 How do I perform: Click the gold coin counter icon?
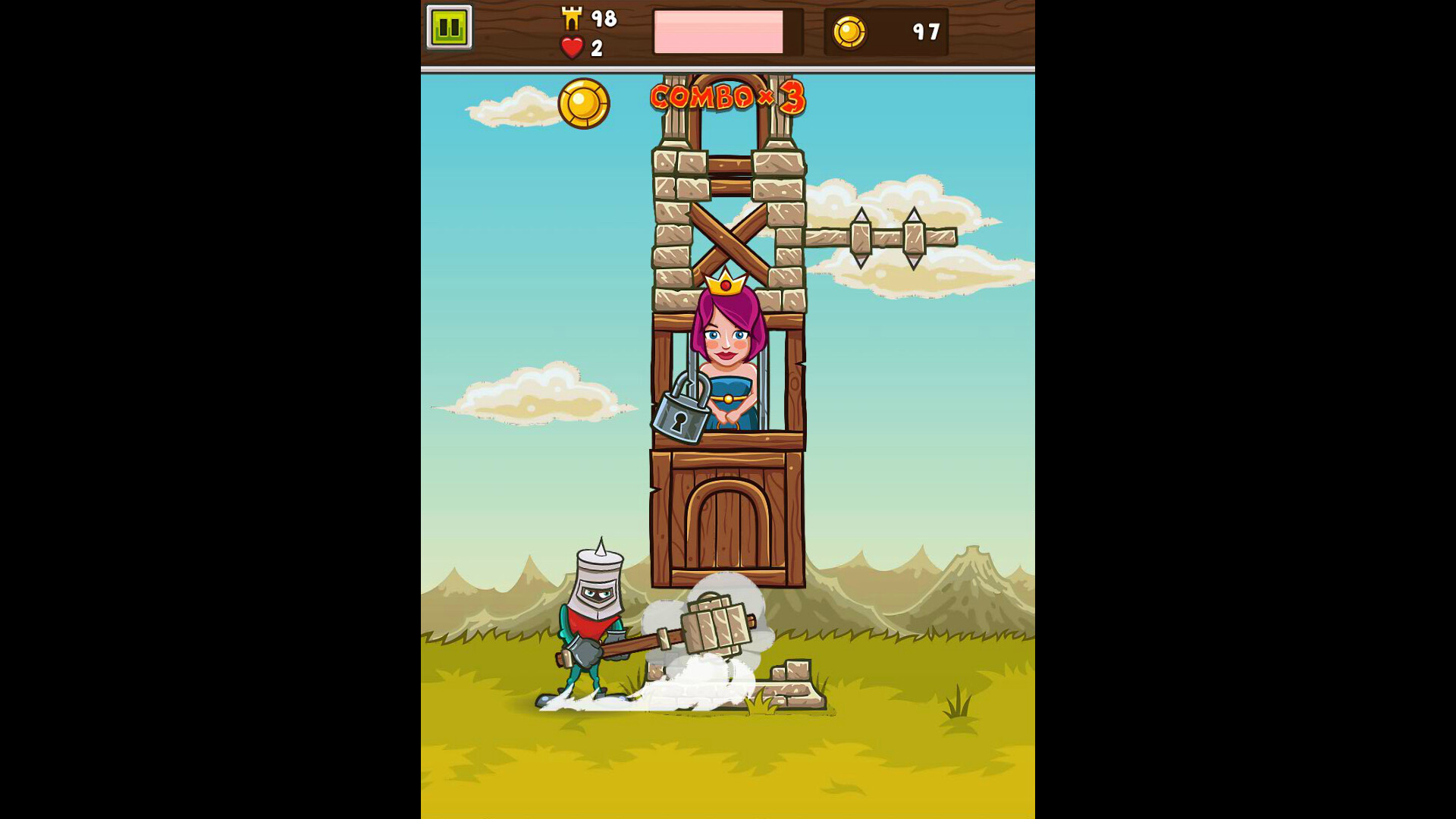tap(851, 33)
